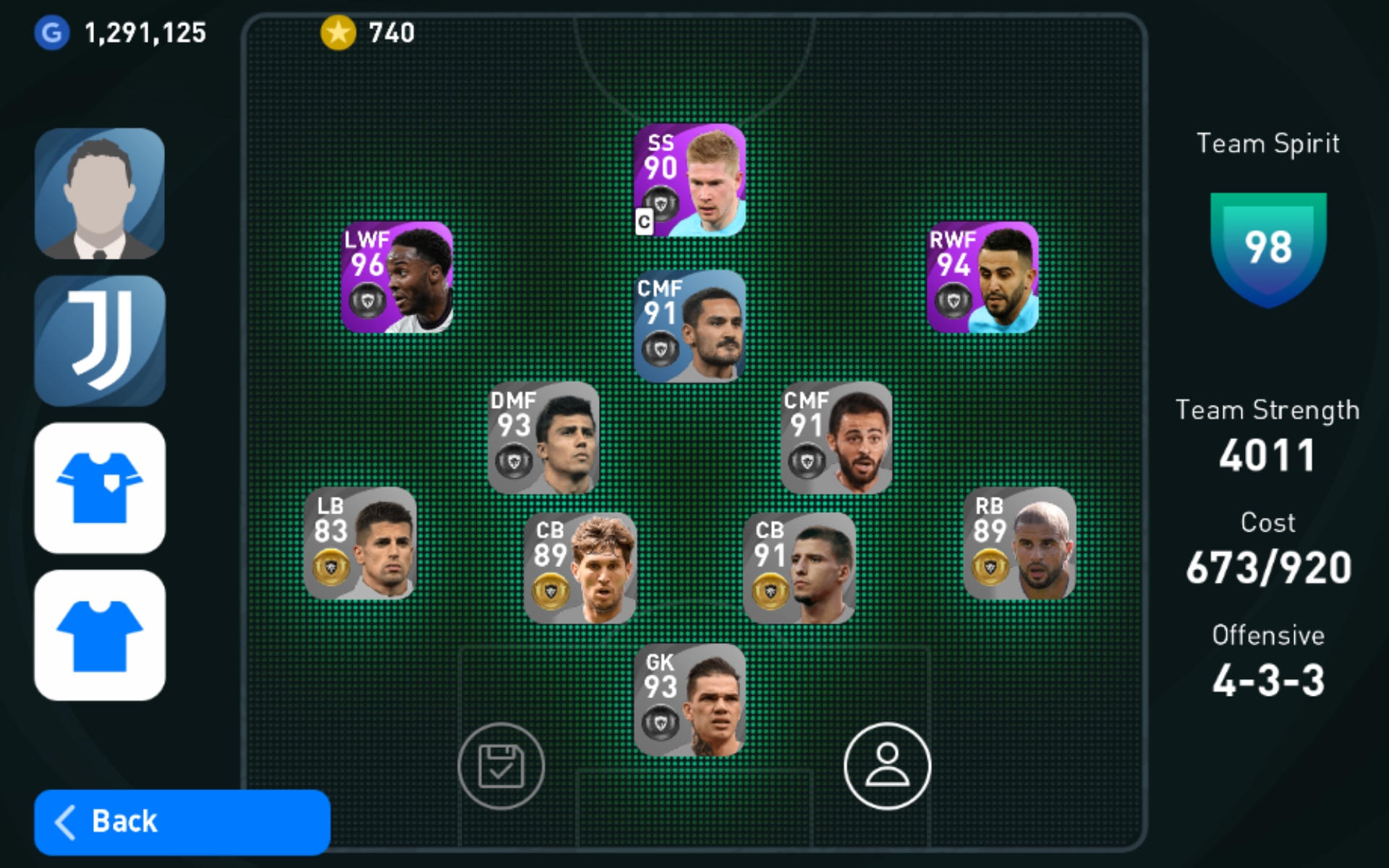
Task: Click the blue GP coin icon
Action: [49, 31]
